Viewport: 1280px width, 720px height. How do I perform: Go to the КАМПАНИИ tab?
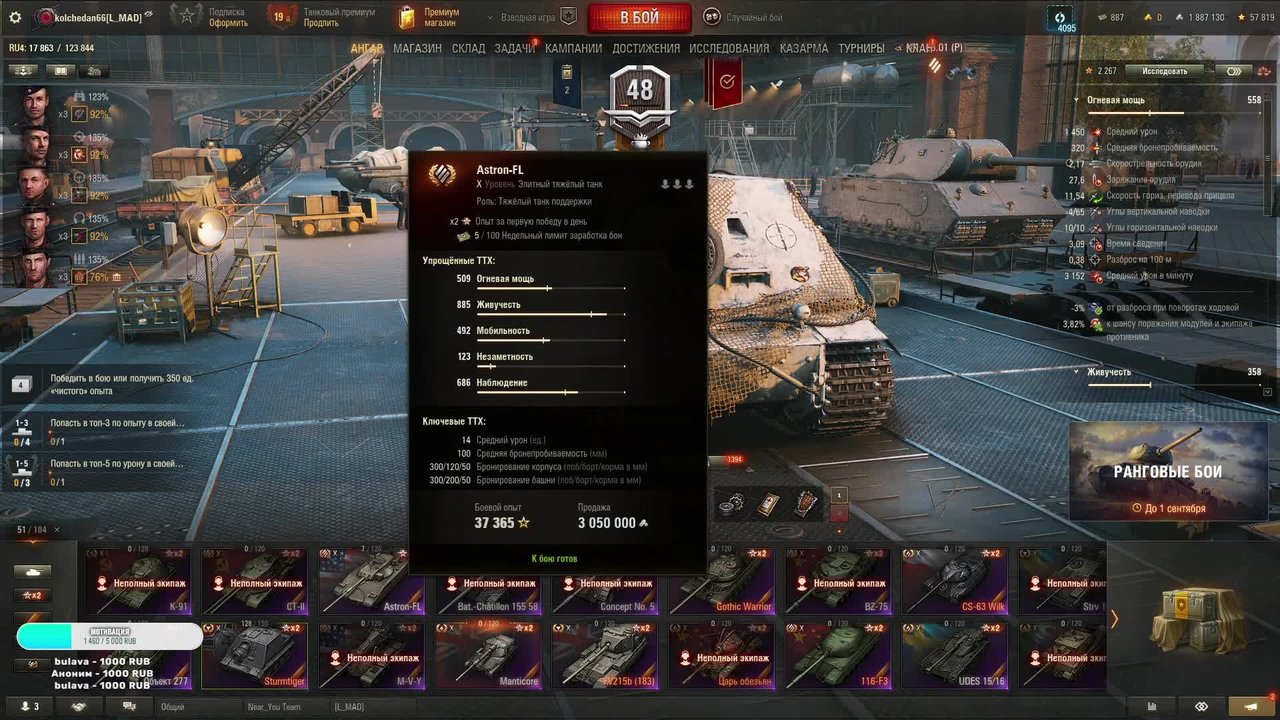573,48
